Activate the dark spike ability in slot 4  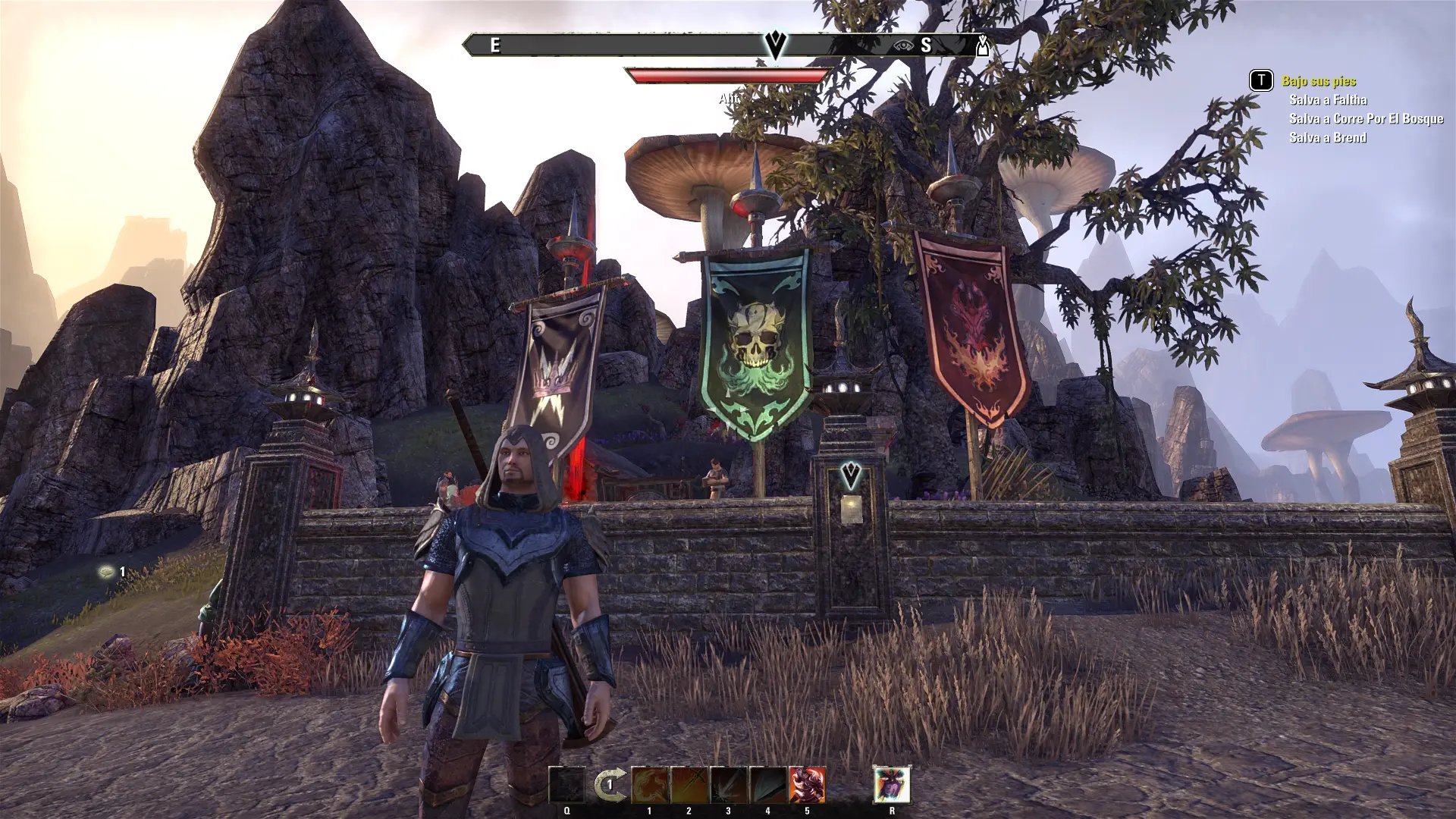click(768, 785)
